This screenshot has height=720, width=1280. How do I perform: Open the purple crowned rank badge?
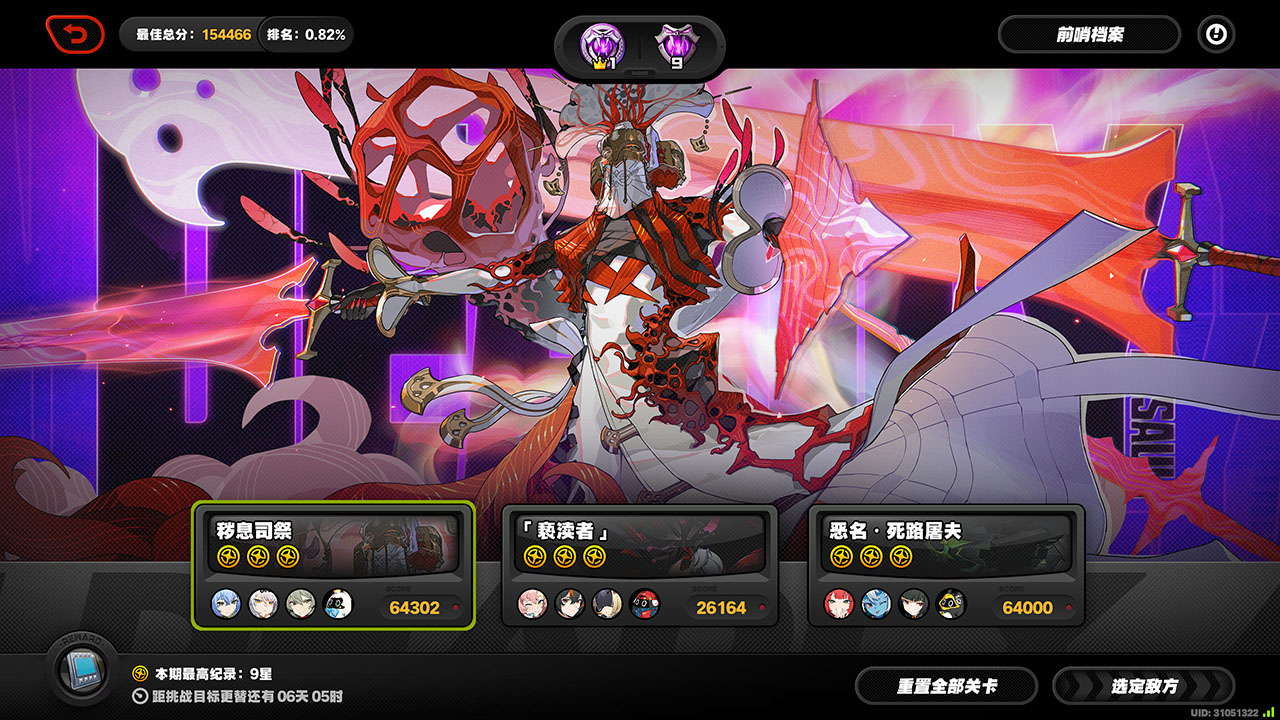pyautogui.click(x=602, y=46)
